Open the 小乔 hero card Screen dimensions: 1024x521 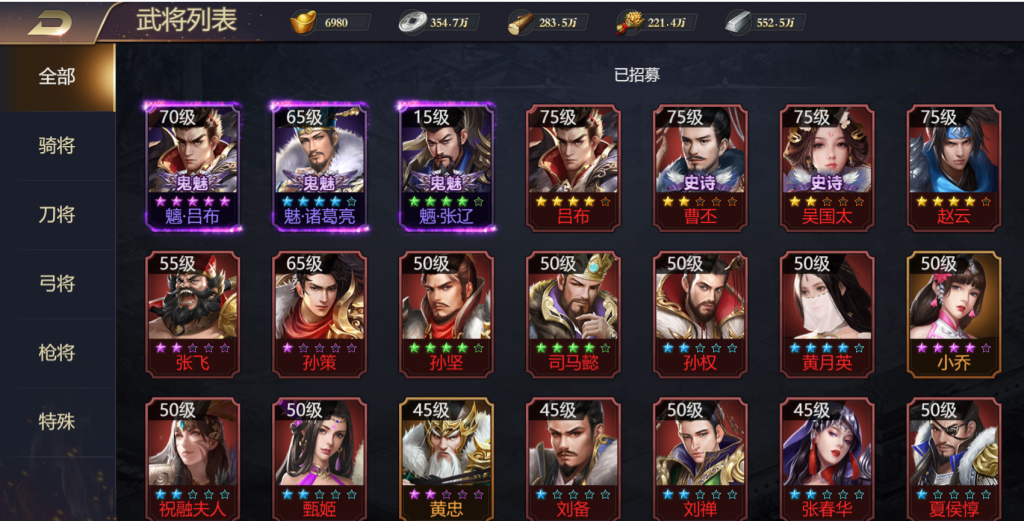click(953, 313)
